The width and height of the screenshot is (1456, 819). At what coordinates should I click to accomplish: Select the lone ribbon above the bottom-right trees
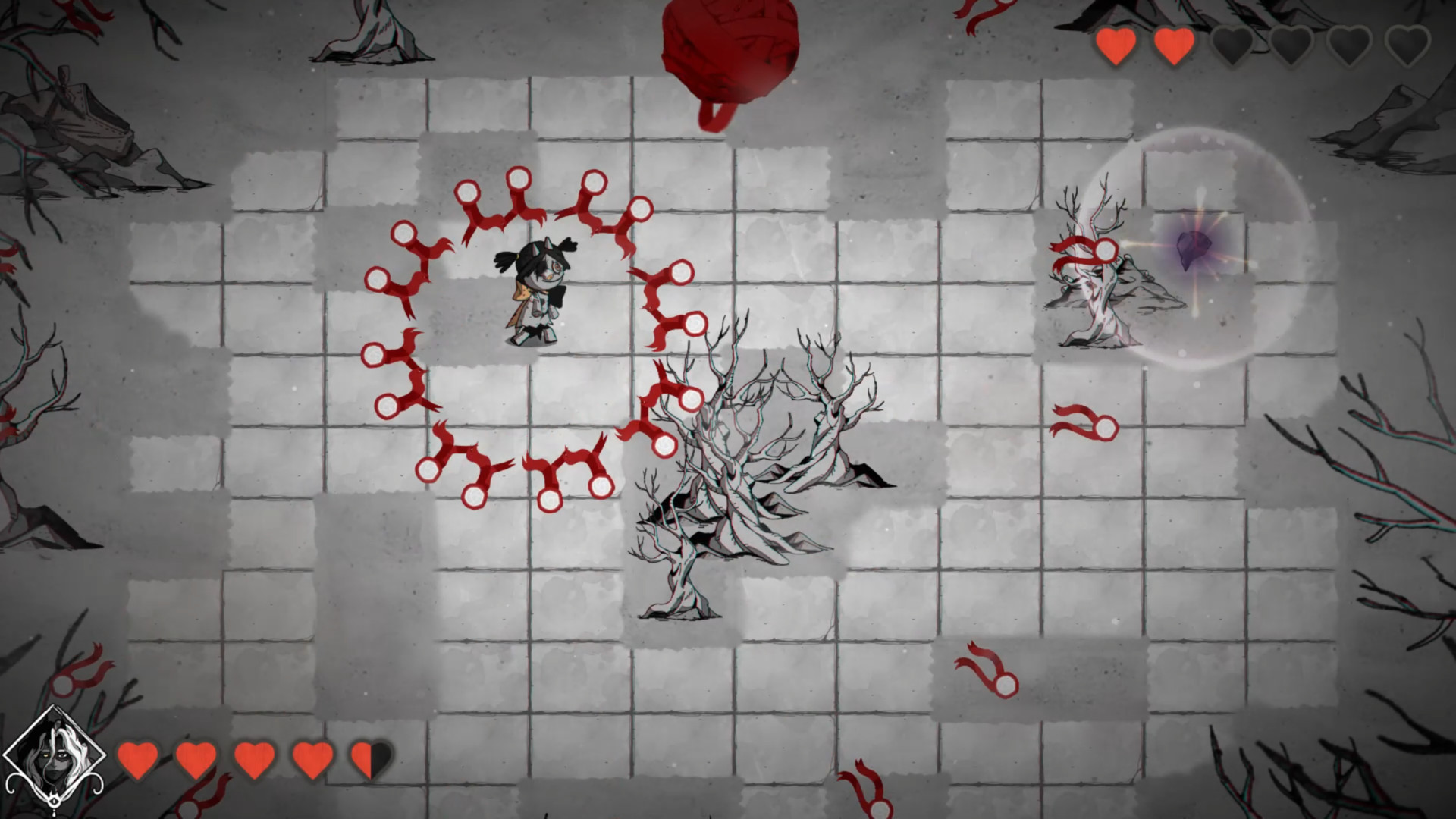[1086, 425]
